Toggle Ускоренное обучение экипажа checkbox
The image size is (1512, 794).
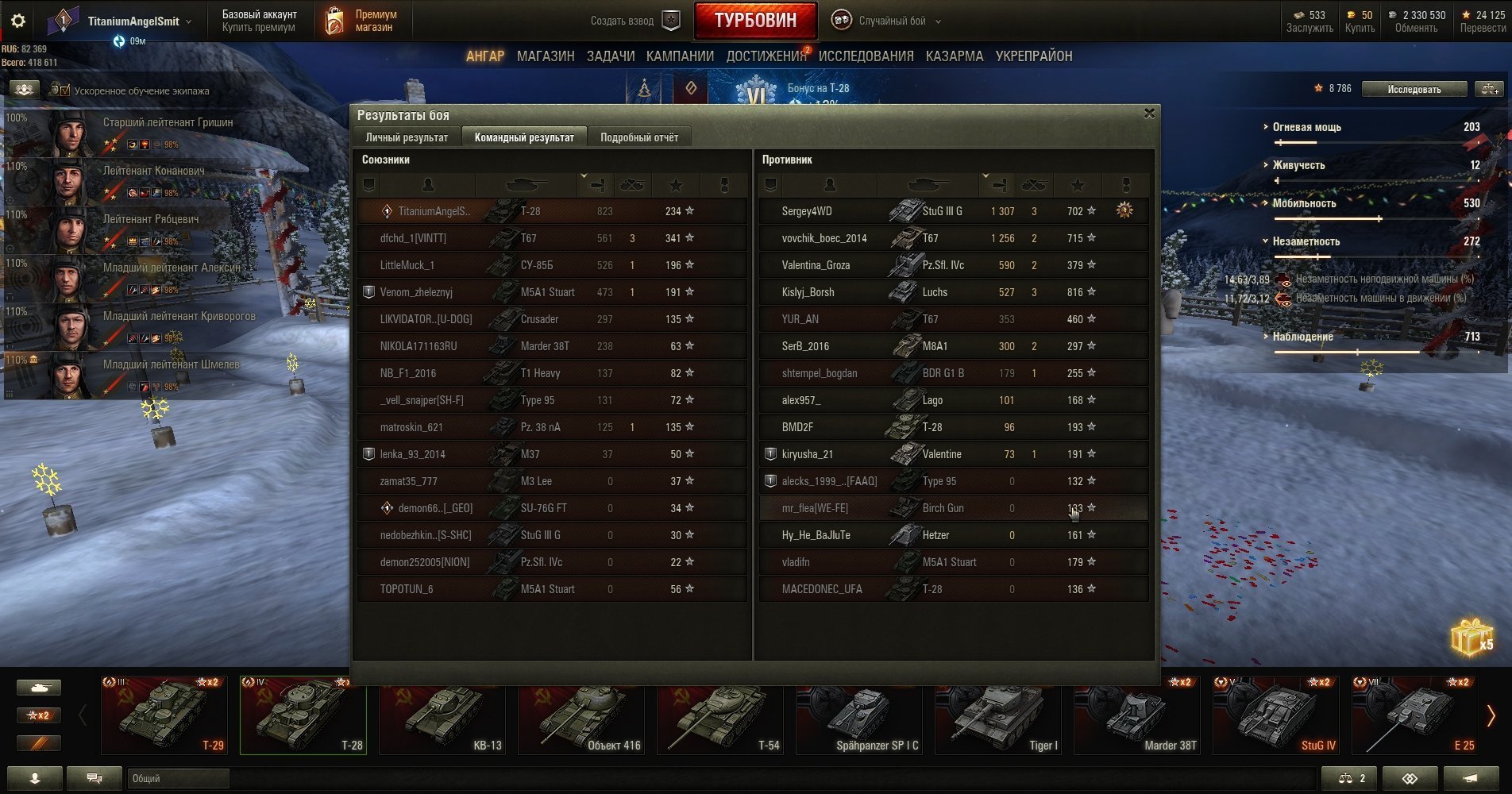(61, 91)
